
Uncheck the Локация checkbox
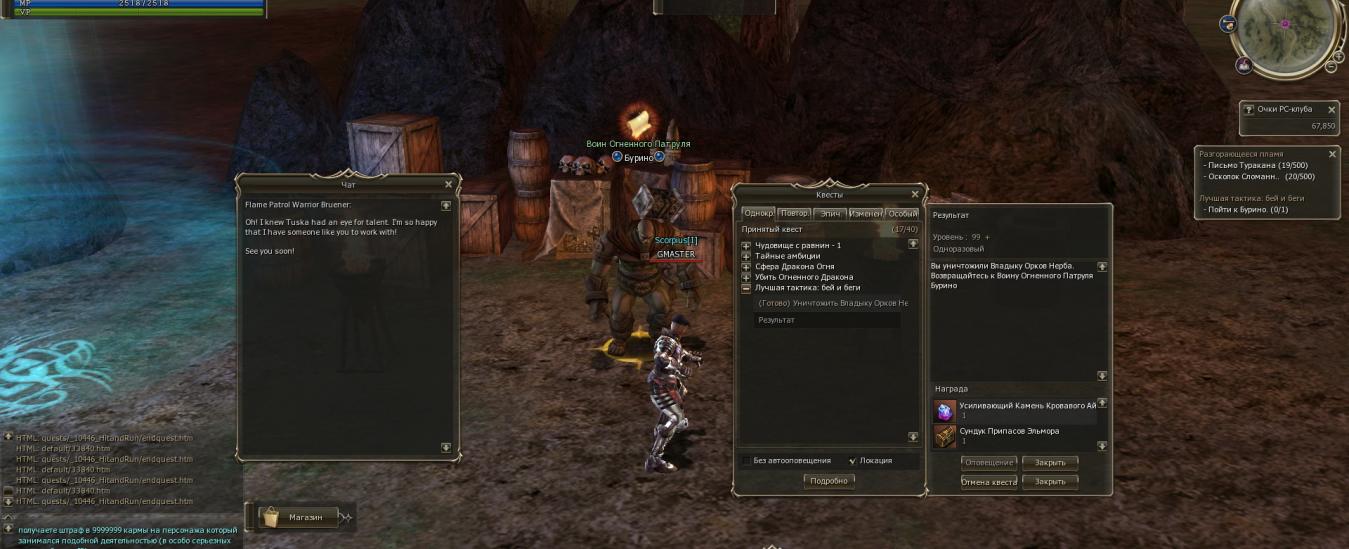pos(852,461)
